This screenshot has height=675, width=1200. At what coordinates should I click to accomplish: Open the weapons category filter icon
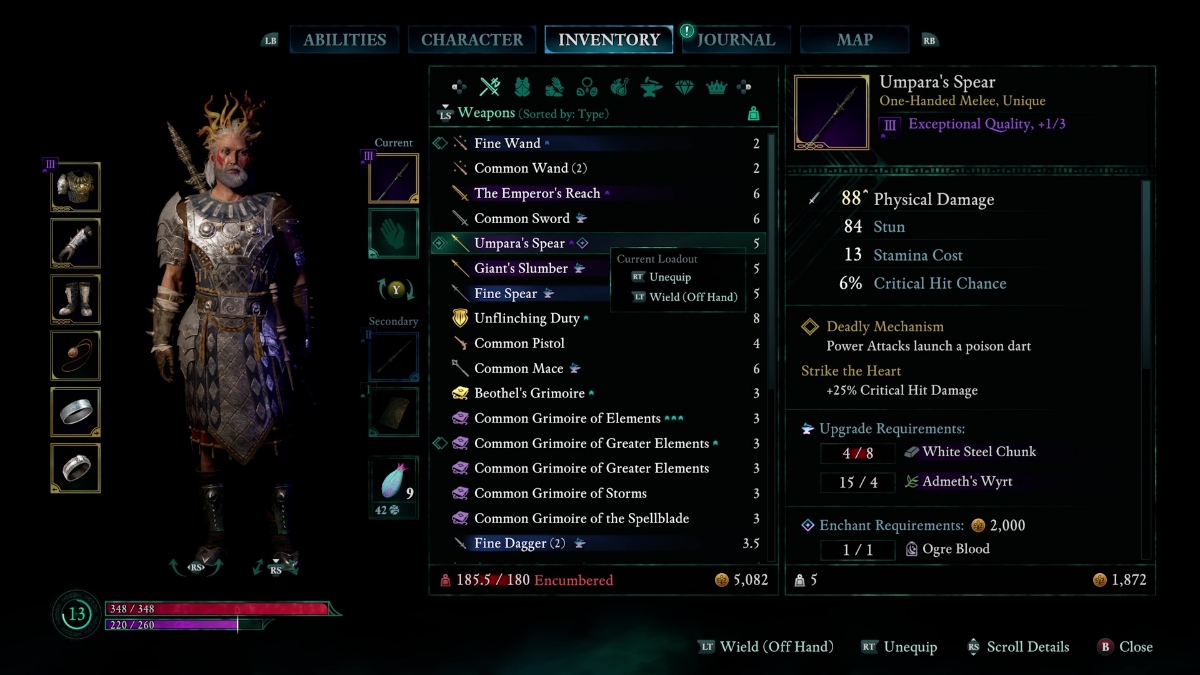tap(489, 87)
